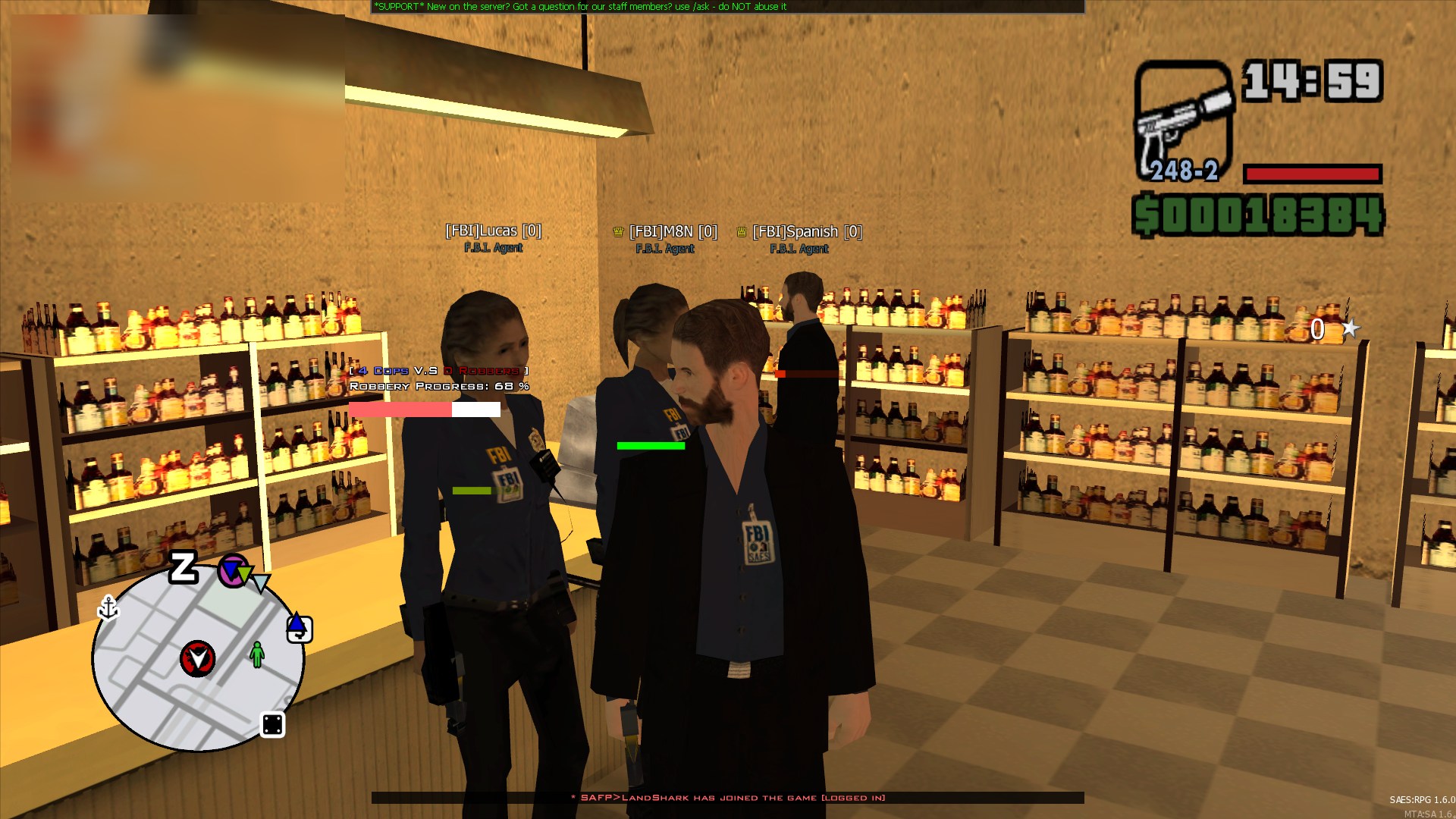This screenshot has height=819, width=1456.
Task: Click the white square blip under the blue triangle
Action: point(300,632)
